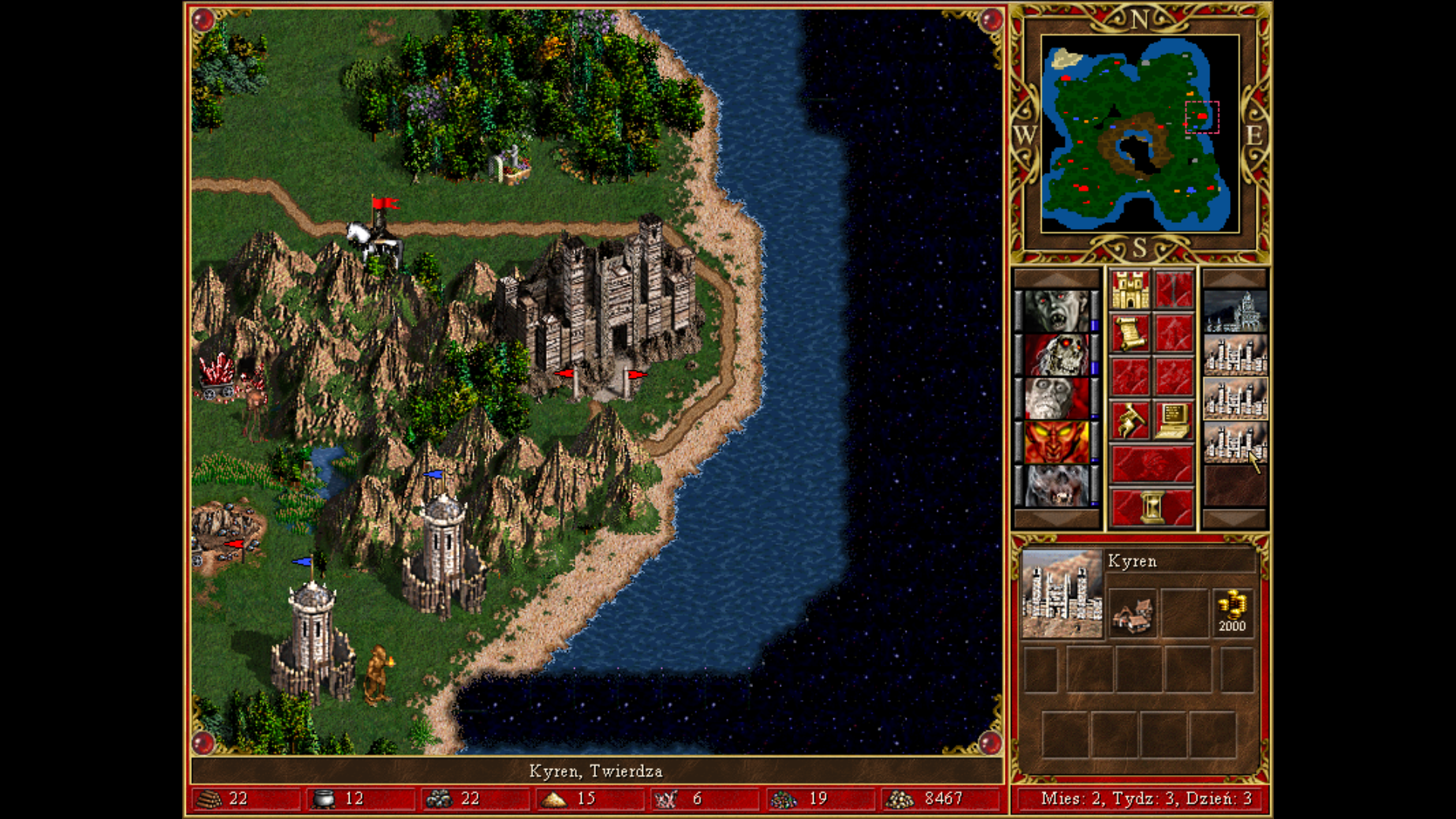Click the gold-framed selected town in the list
The width and height of the screenshot is (1456, 819).
coord(1235,399)
